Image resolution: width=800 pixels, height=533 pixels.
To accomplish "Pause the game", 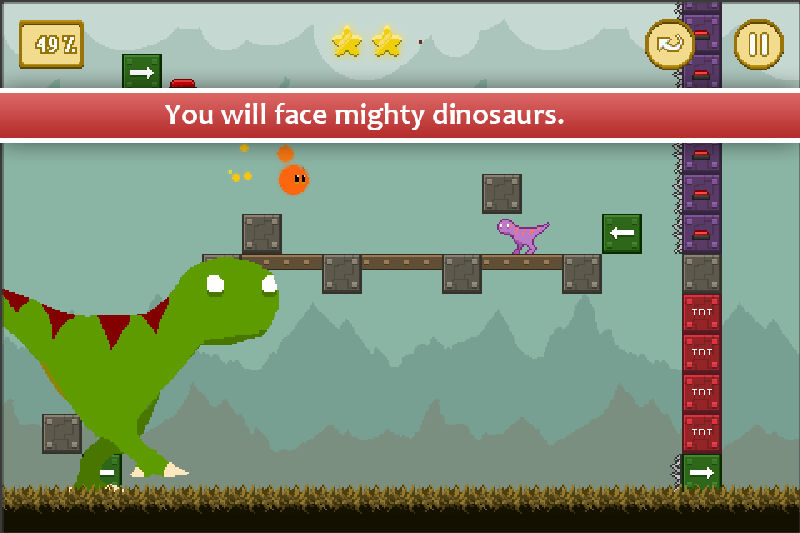I will tap(758, 45).
